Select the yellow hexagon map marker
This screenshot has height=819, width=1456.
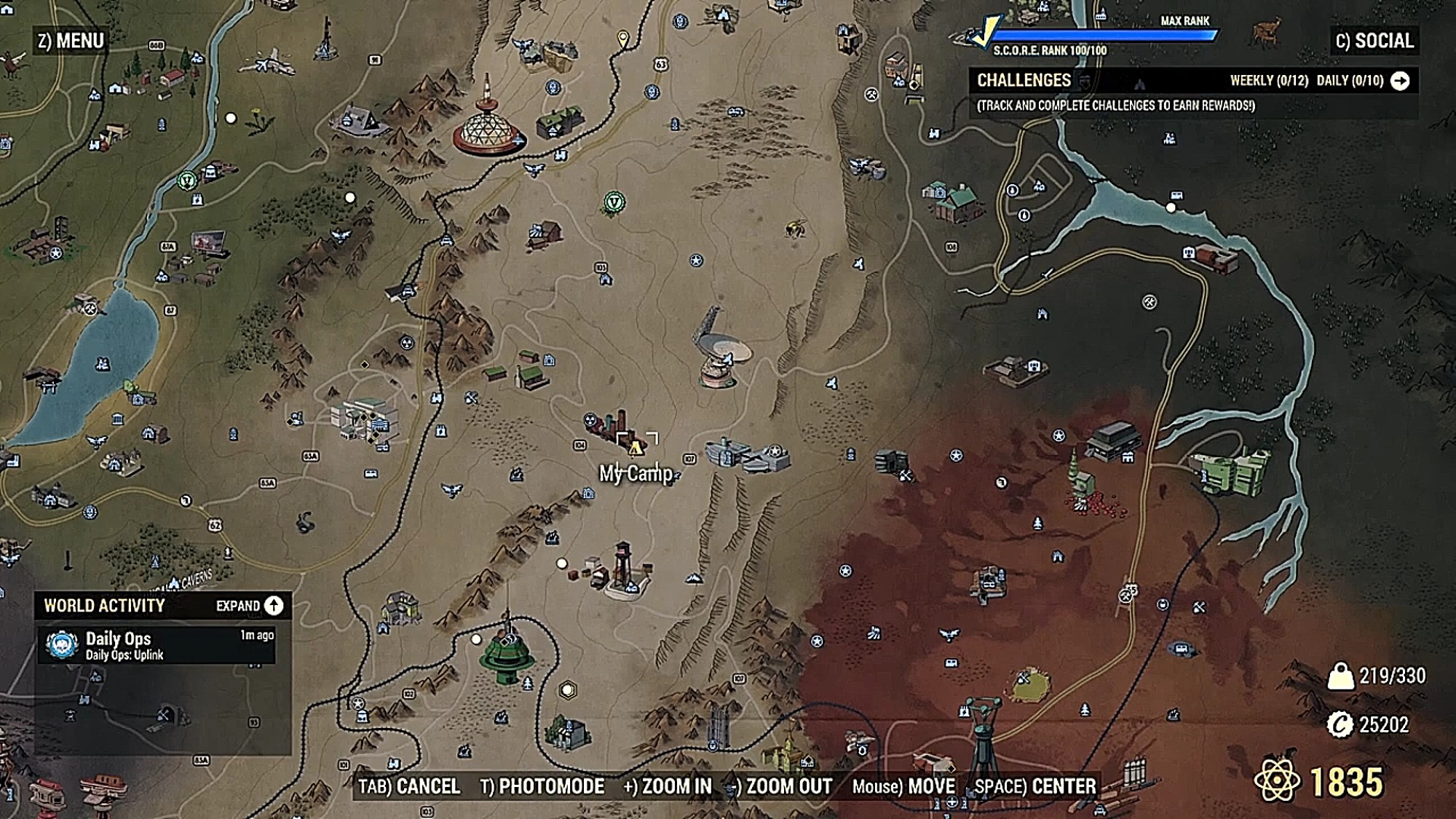click(568, 689)
